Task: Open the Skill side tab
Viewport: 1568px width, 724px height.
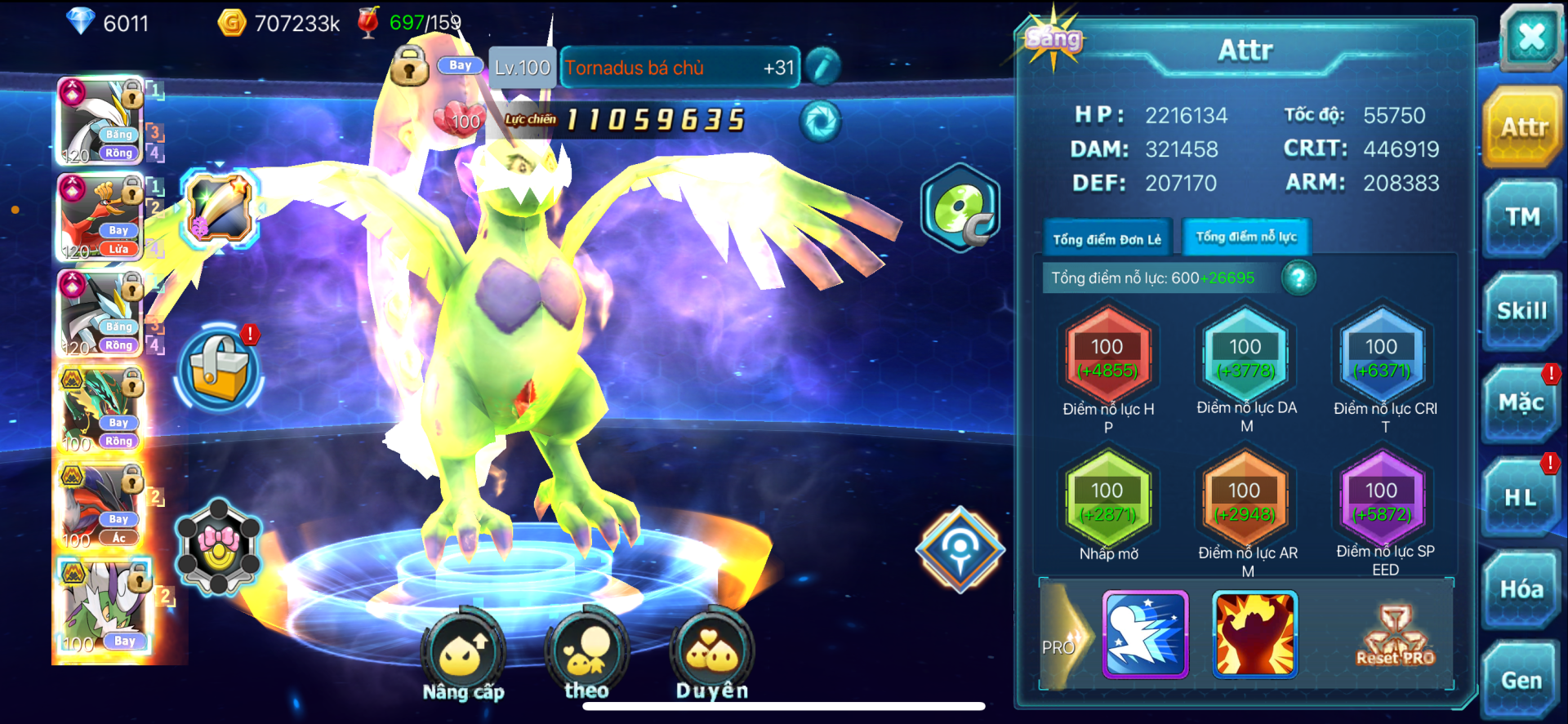Action: (1521, 311)
